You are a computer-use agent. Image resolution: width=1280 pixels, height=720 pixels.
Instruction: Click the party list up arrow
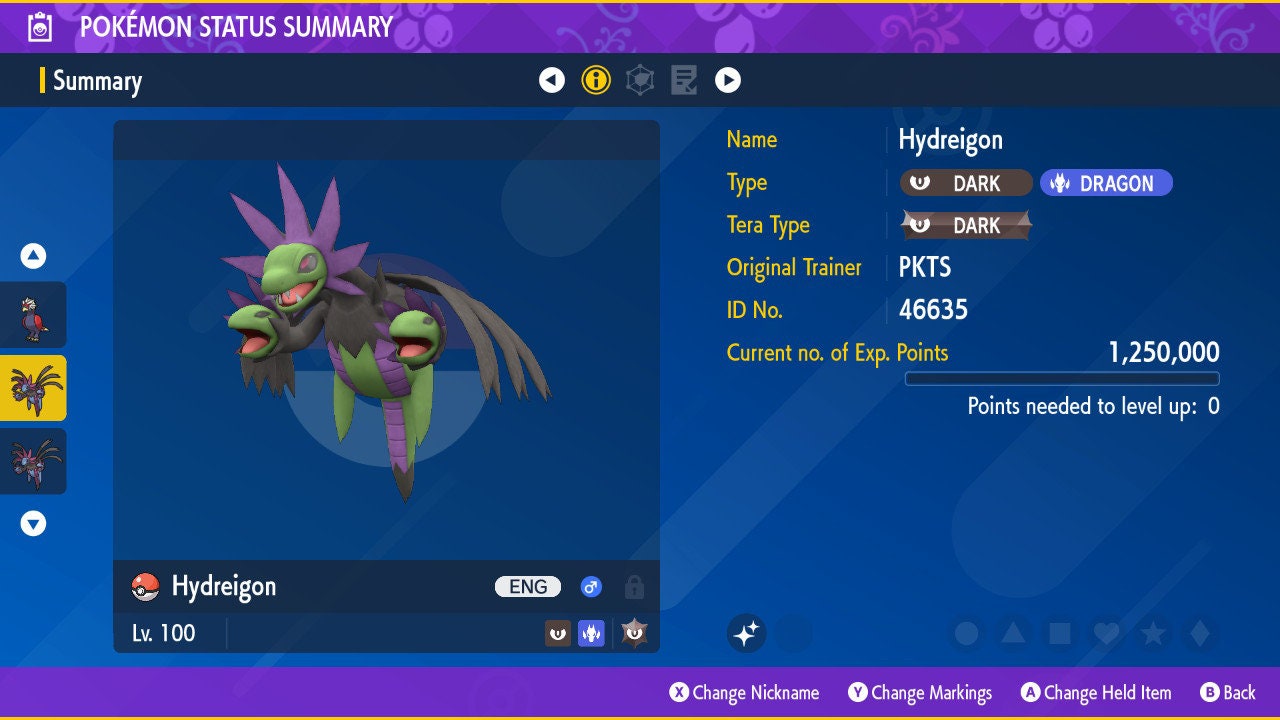point(33,257)
